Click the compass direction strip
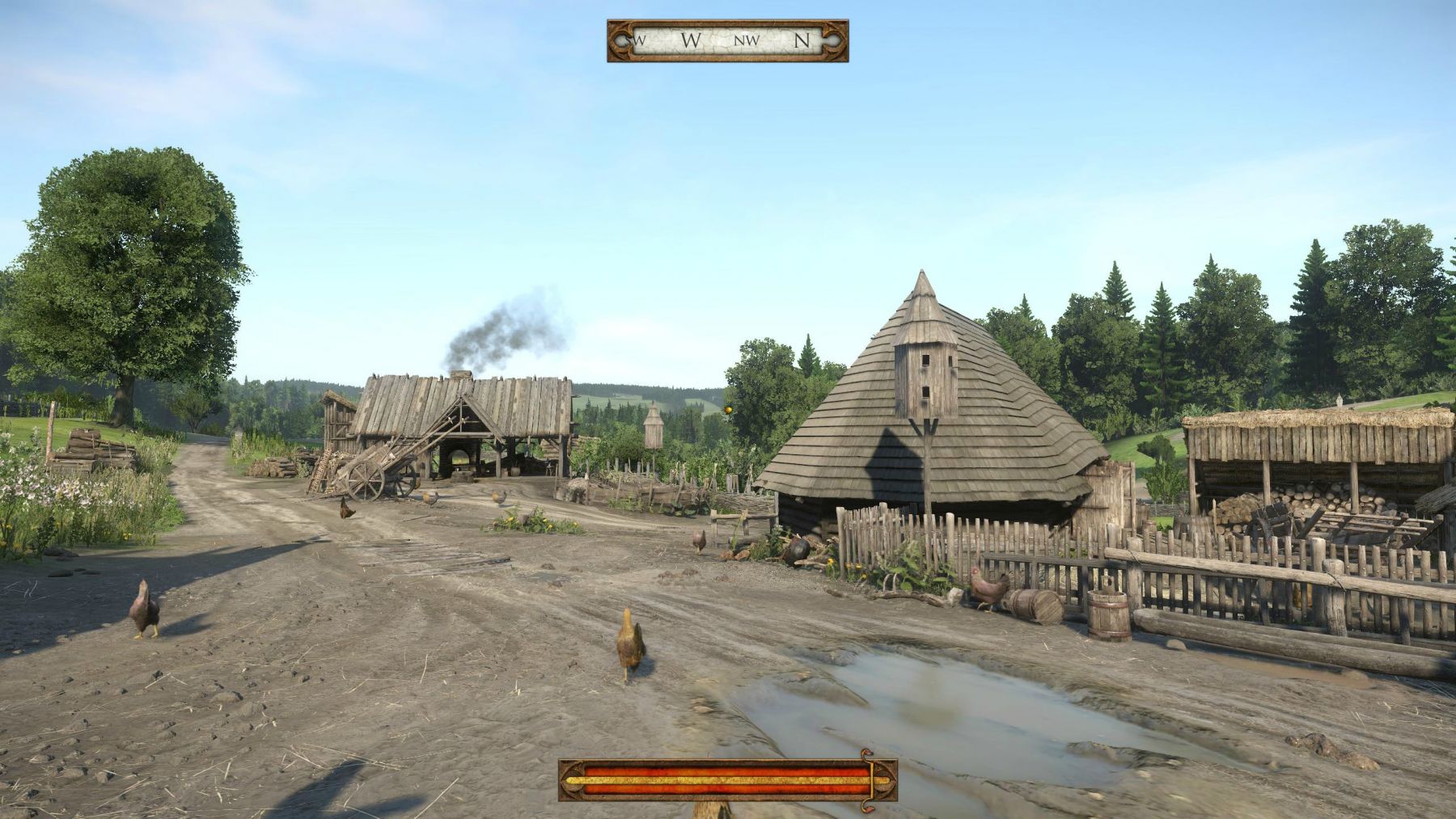This screenshot has height=819, width=1456. point(727,40)
